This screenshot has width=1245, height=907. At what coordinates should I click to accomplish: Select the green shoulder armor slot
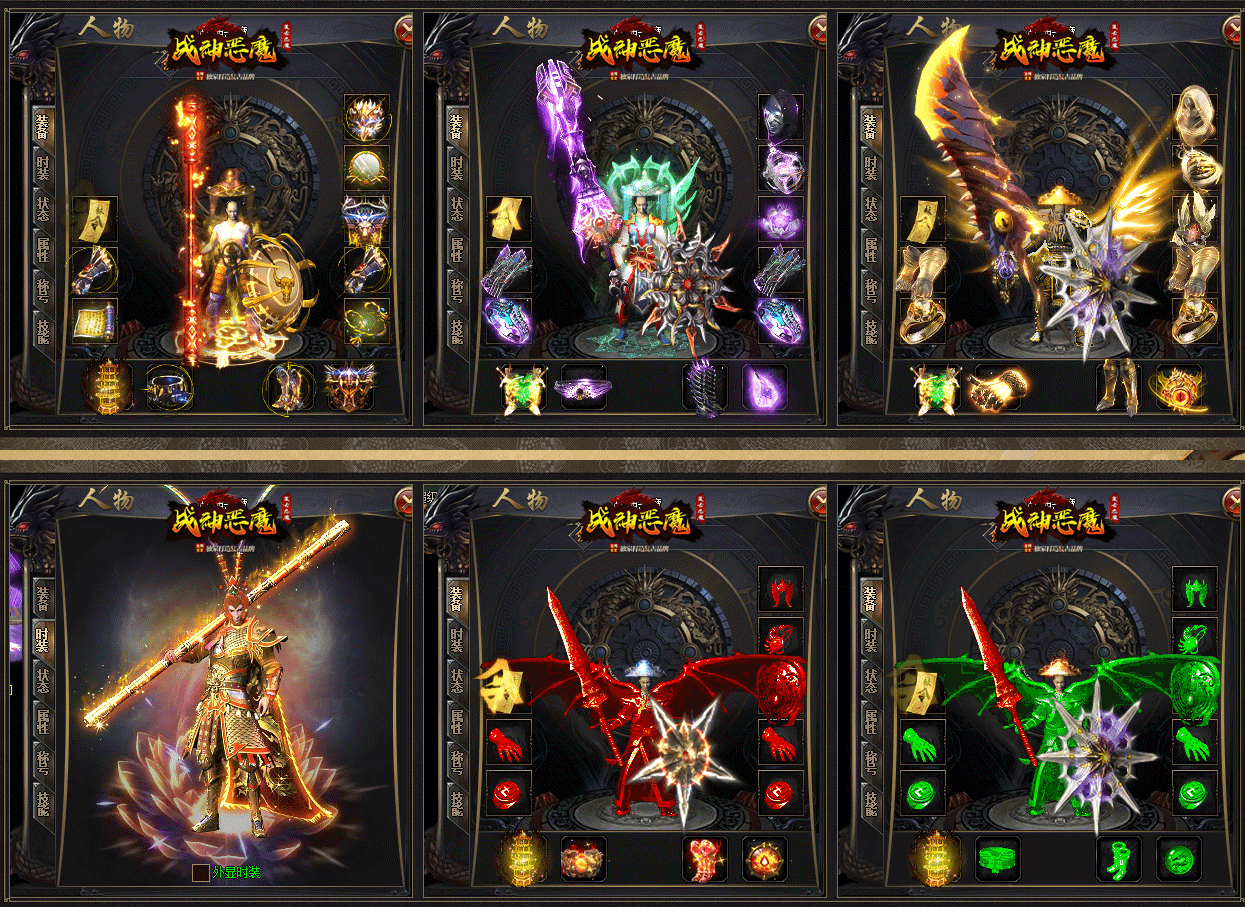[x=1194, y=590]
